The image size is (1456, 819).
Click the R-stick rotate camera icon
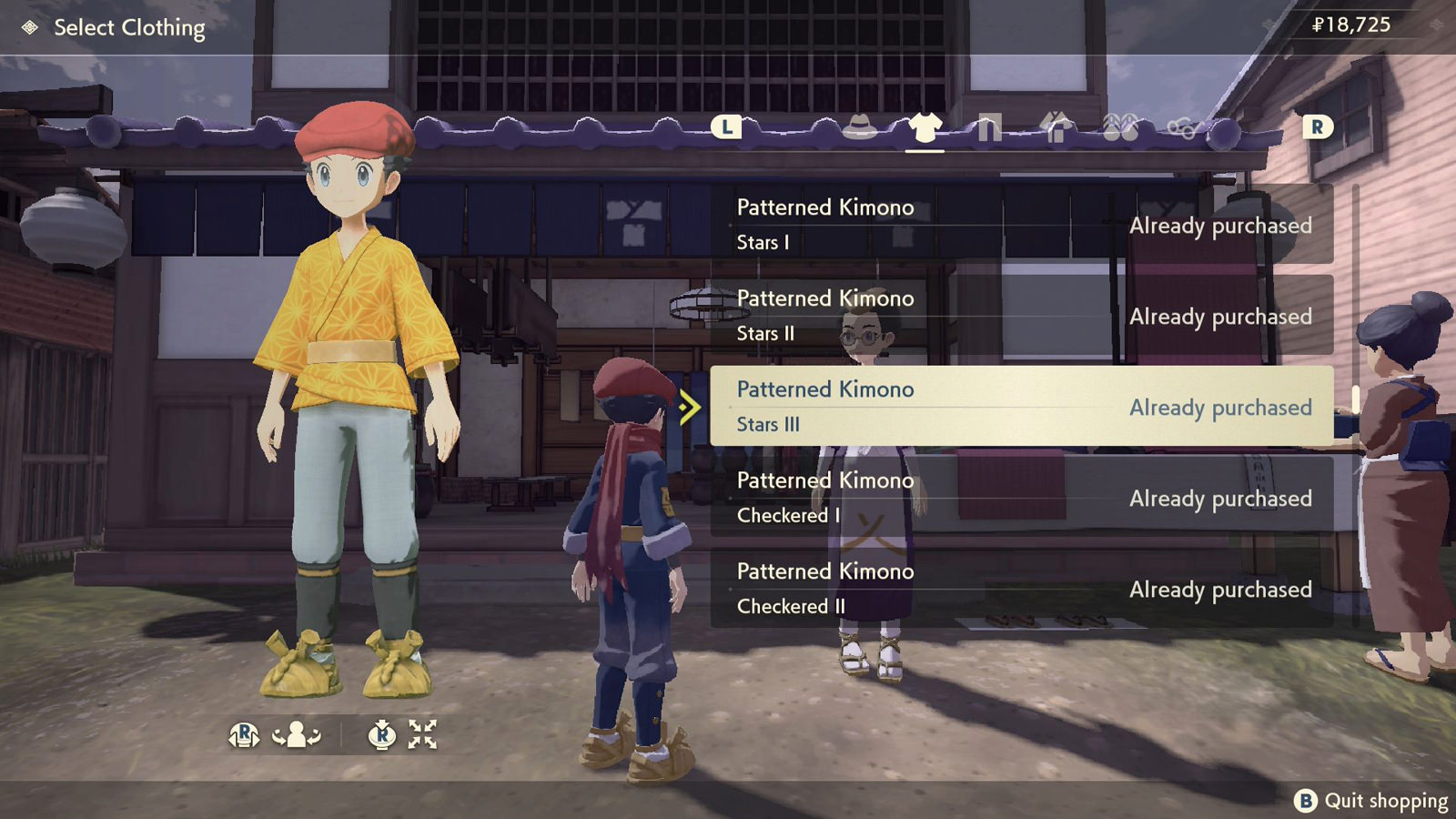pos(244,733)
